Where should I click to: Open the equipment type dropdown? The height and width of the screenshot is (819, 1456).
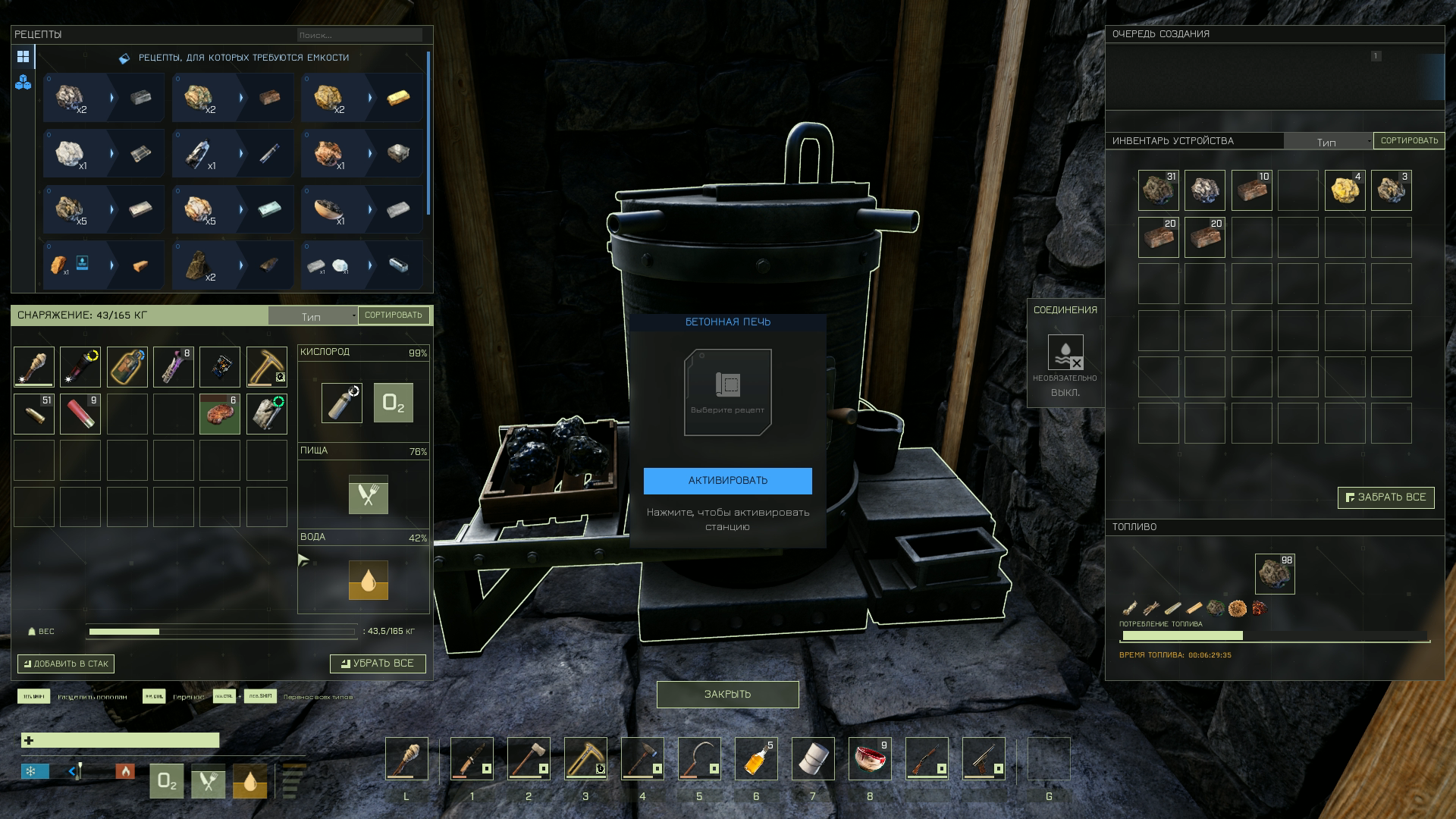(x=312, y=316)
